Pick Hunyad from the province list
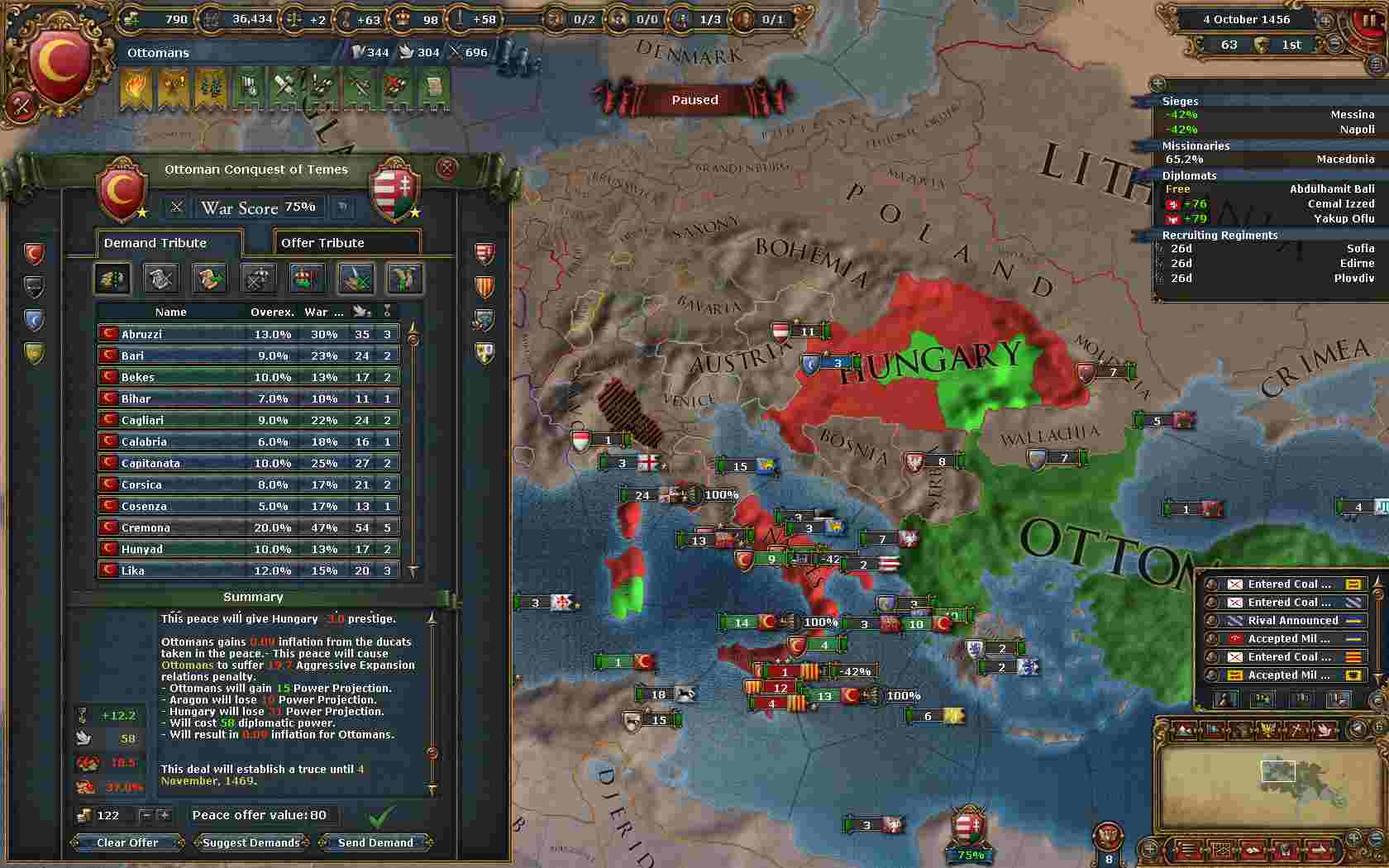The height and width of the screenshot is (868, 1389). [x=248, y=549]
